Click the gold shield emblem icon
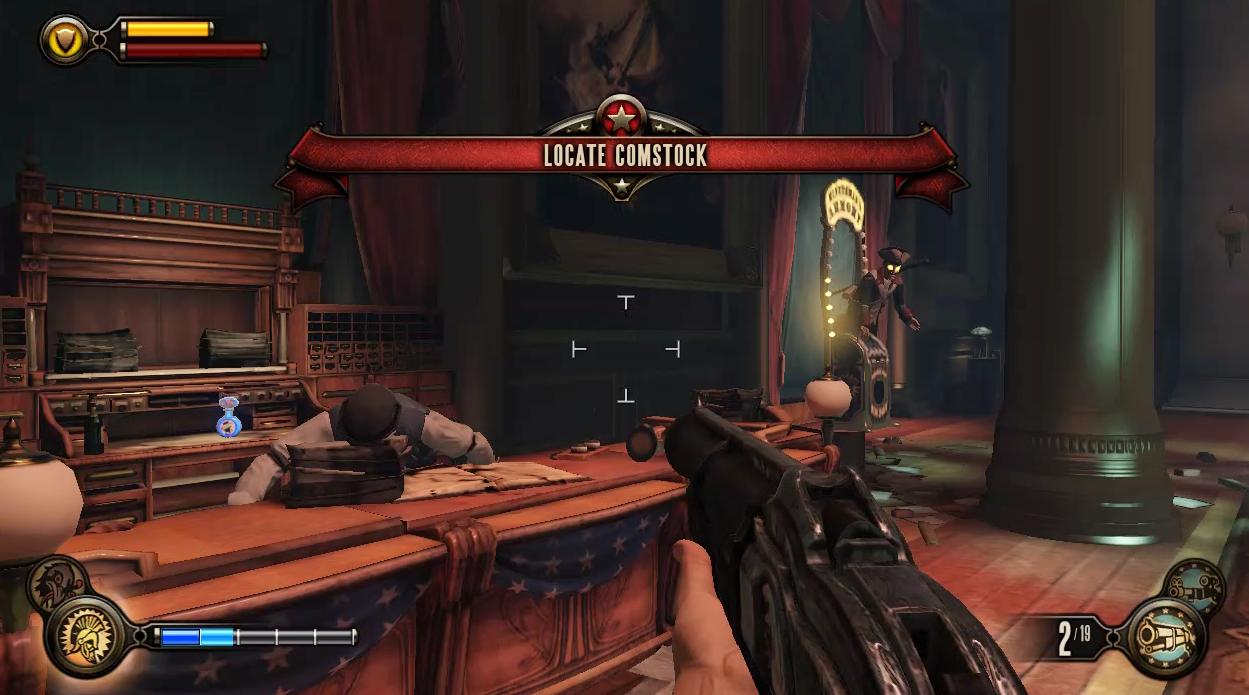Screen dimensions: 1249x695 click(63, 39)
